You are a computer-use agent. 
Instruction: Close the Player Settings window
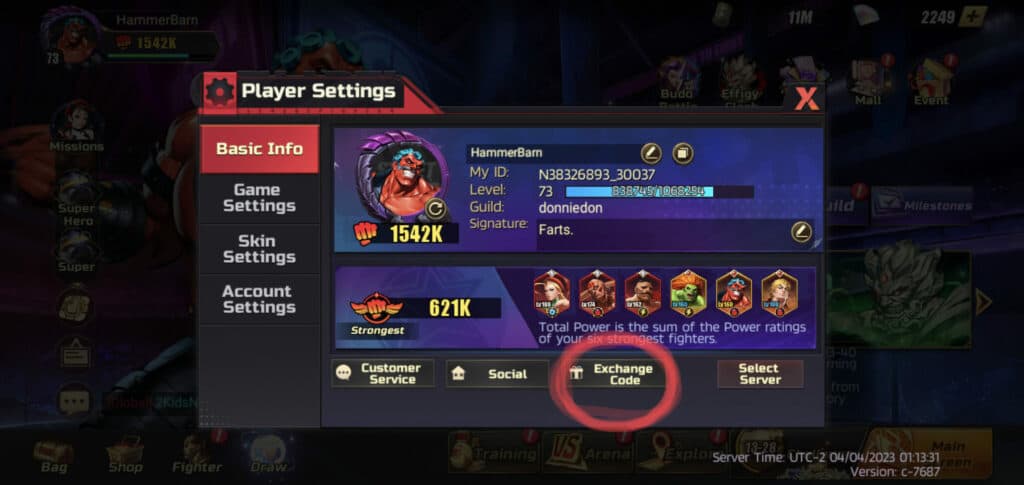pos(806,98)
